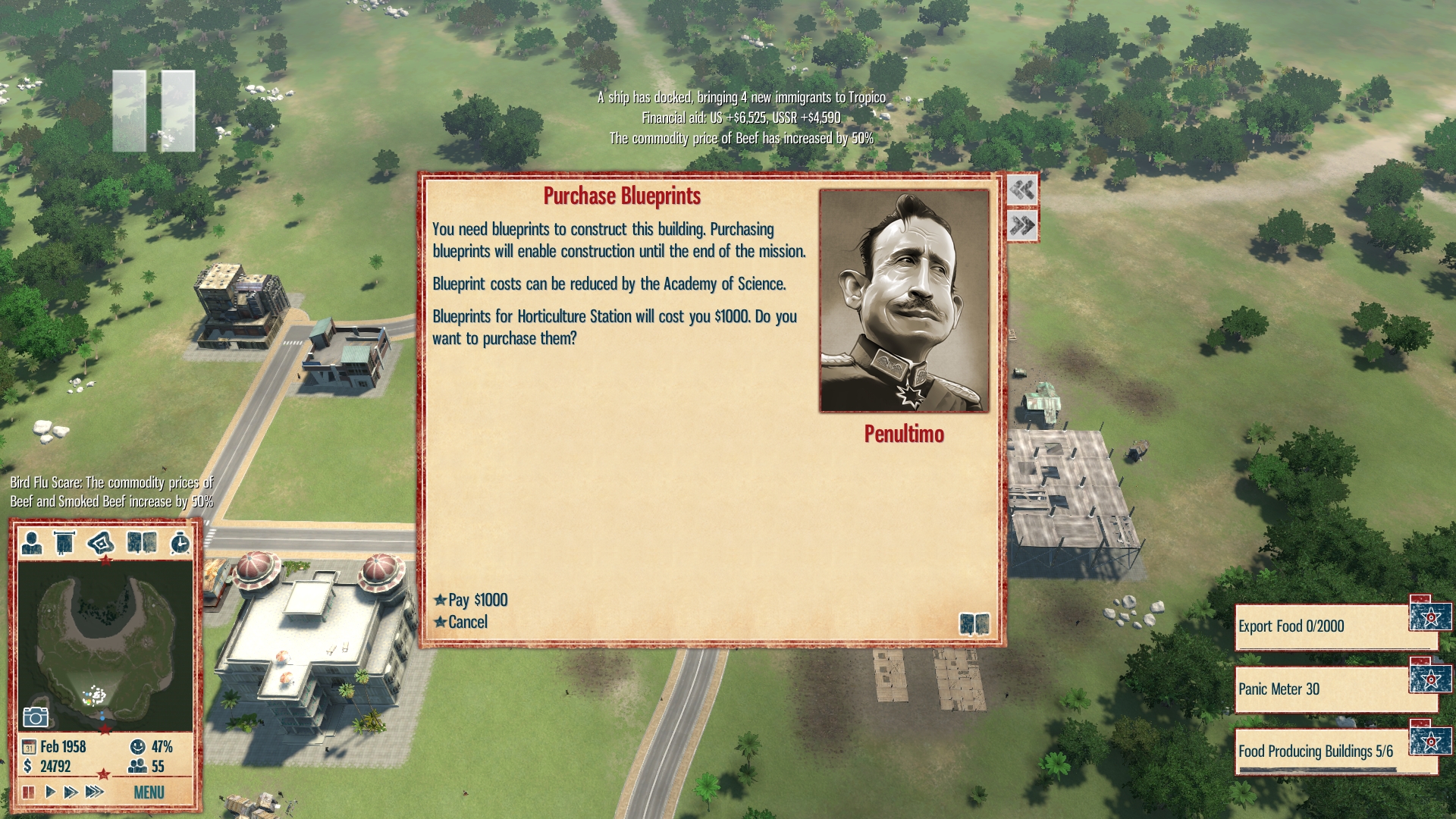Set game speed to triple fast-forward
This screenshot has height=819, width=1456.
click(94, 792)
